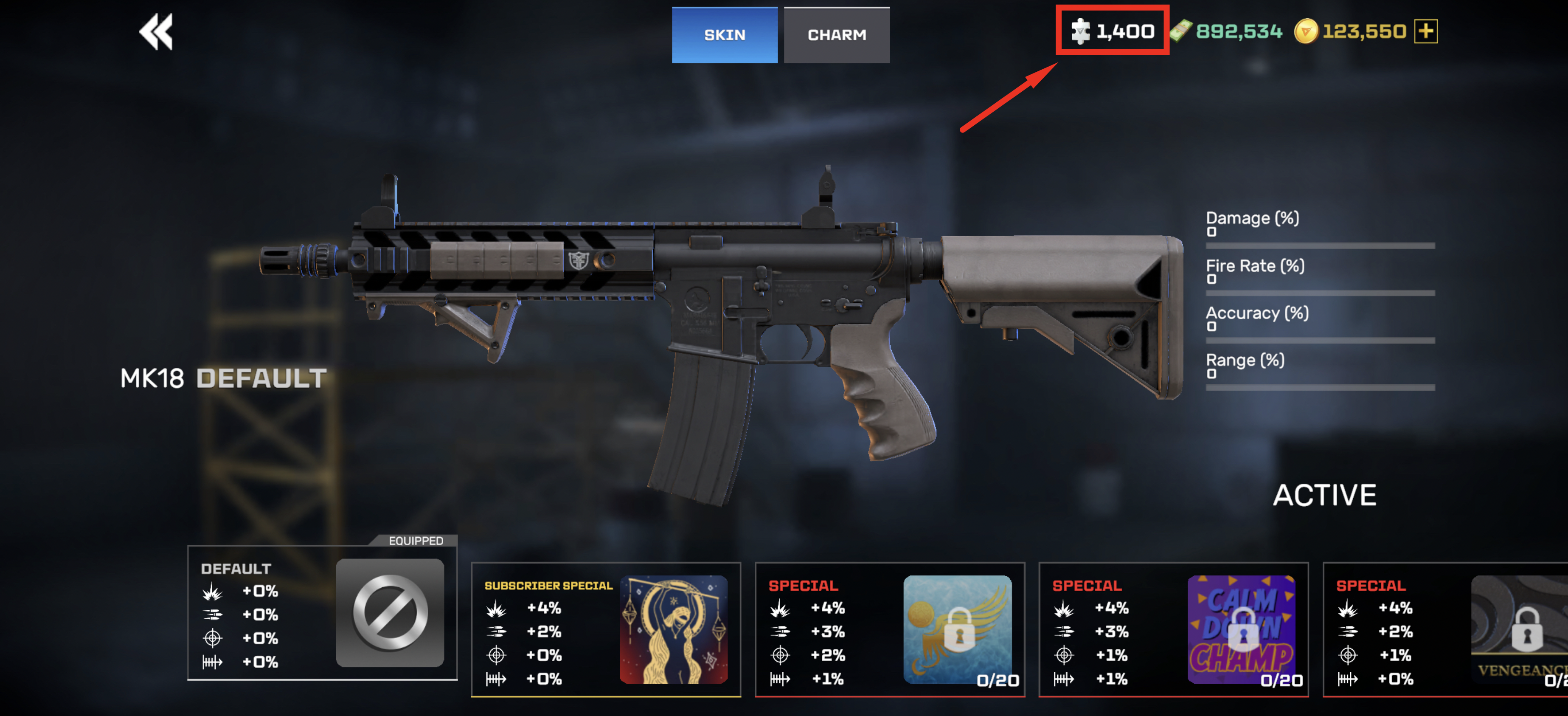Viewport: 1568px width, 716px height.
Task: Switch to the Skin tab
Action: (724, 35)
